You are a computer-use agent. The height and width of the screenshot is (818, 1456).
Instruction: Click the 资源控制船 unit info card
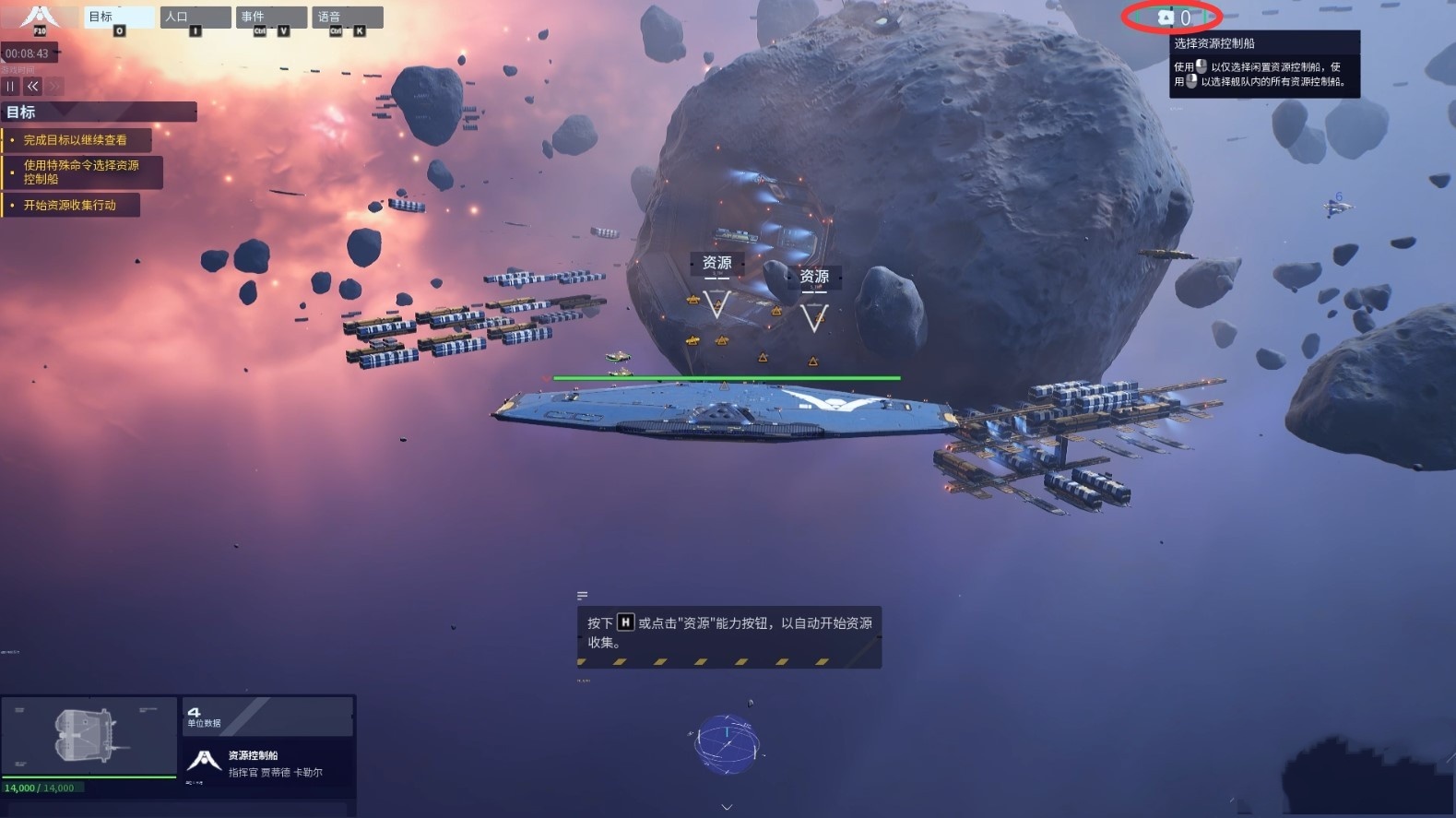(267, 763)
